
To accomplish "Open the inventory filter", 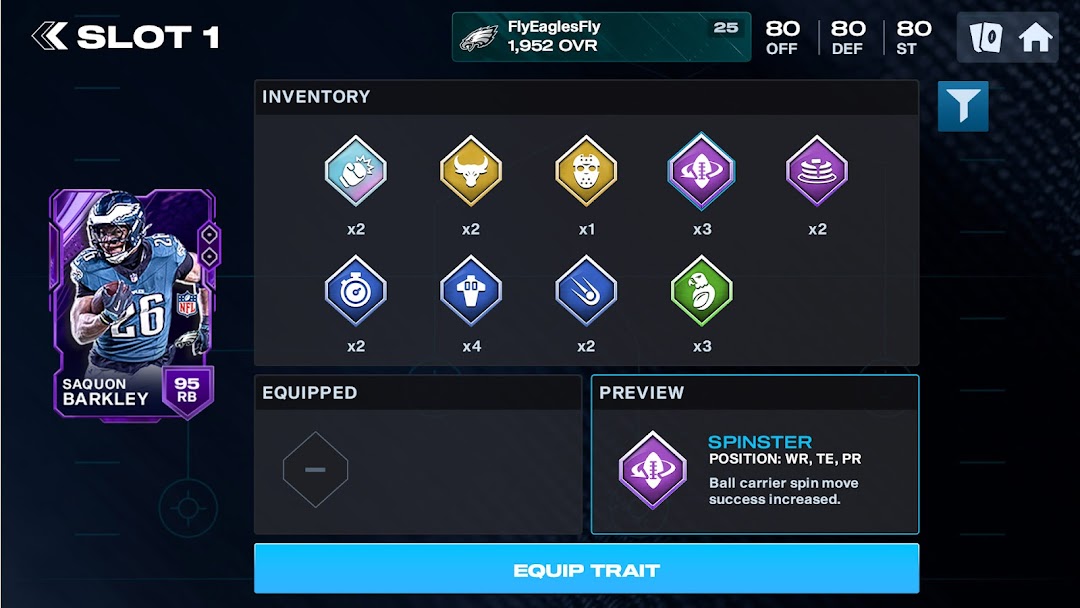I will [x=963, y=107].
